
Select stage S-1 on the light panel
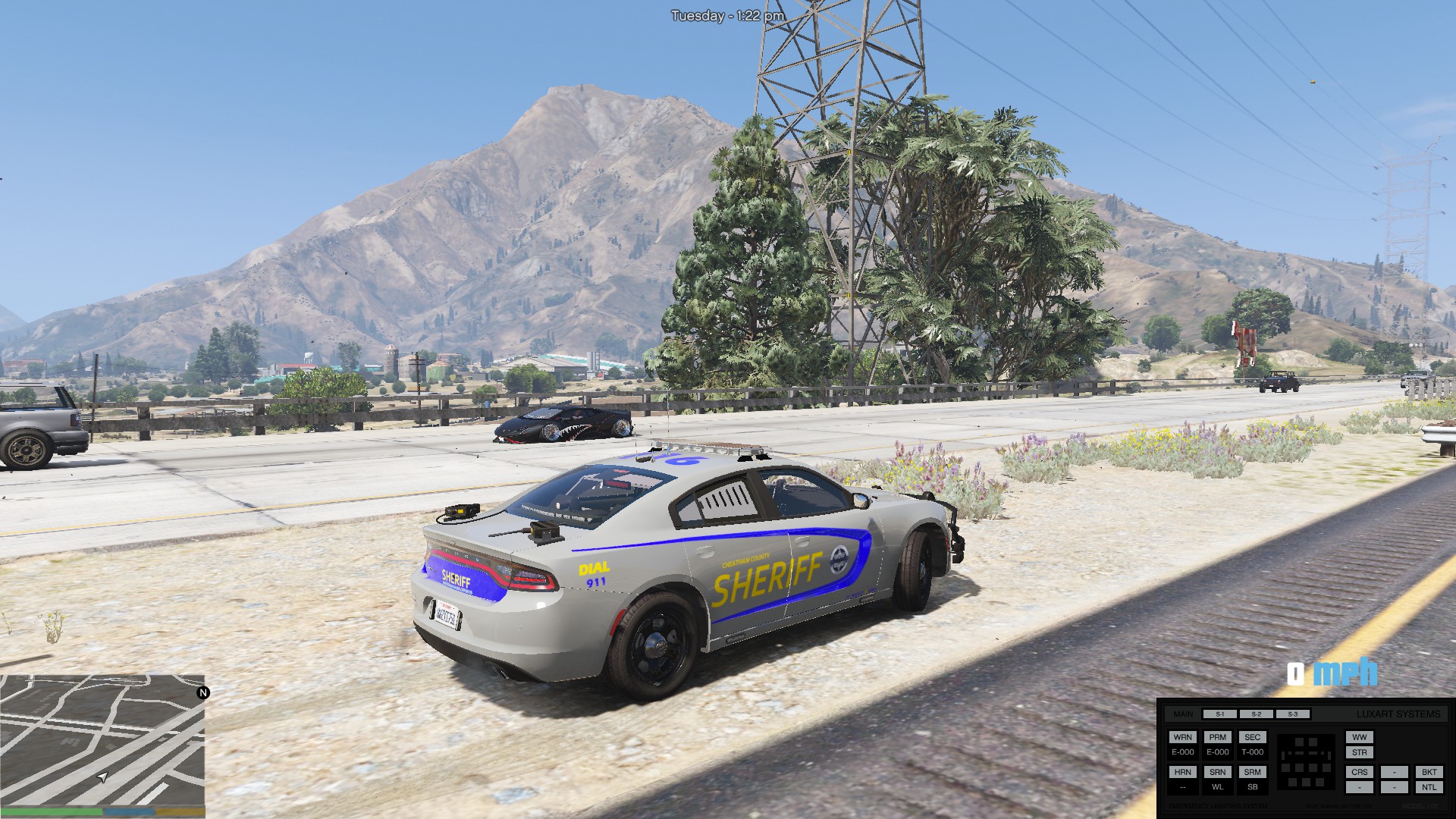[1219, 714]
